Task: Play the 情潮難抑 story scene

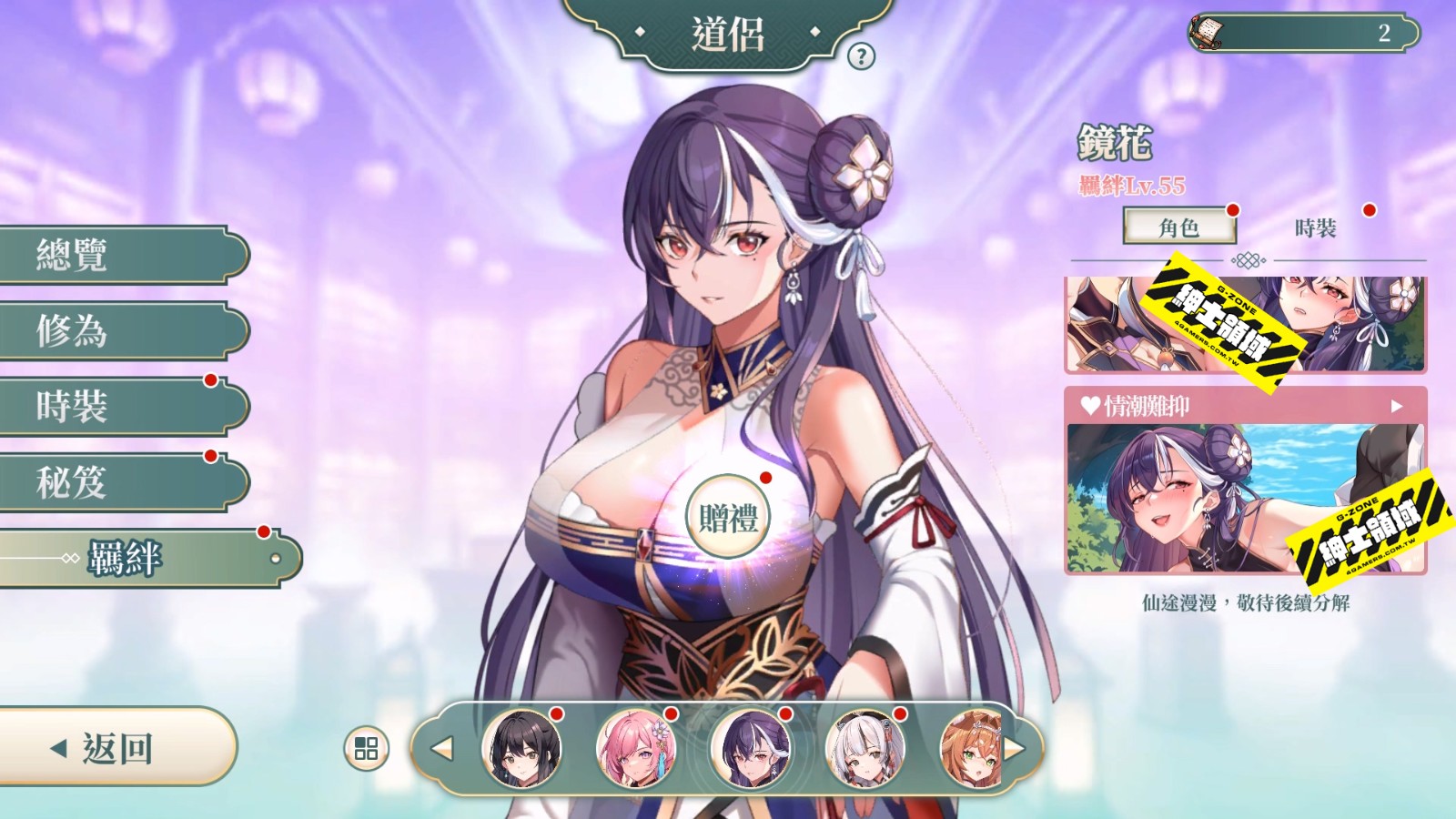Action: (x=1245, y=482)
